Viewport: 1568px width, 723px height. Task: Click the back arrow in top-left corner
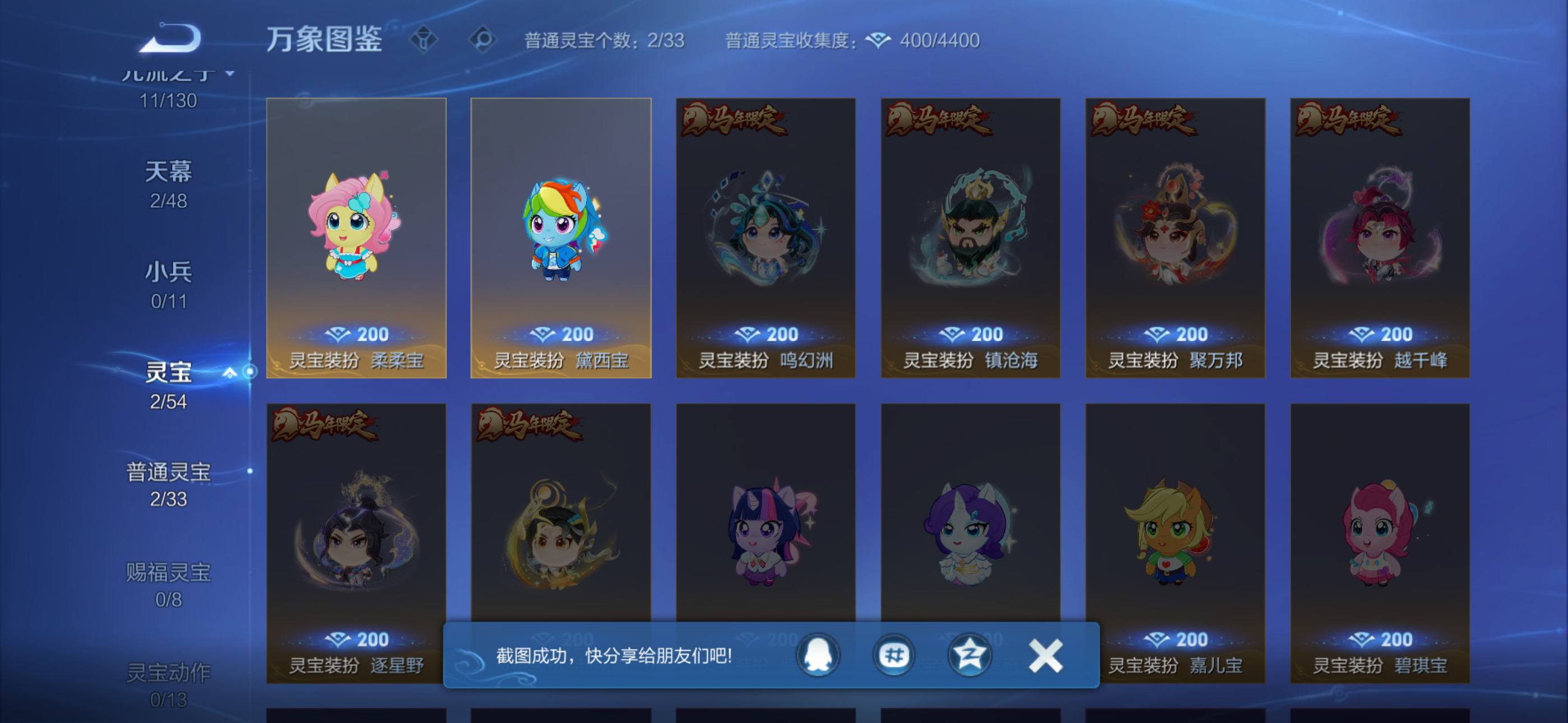point(172,38)
